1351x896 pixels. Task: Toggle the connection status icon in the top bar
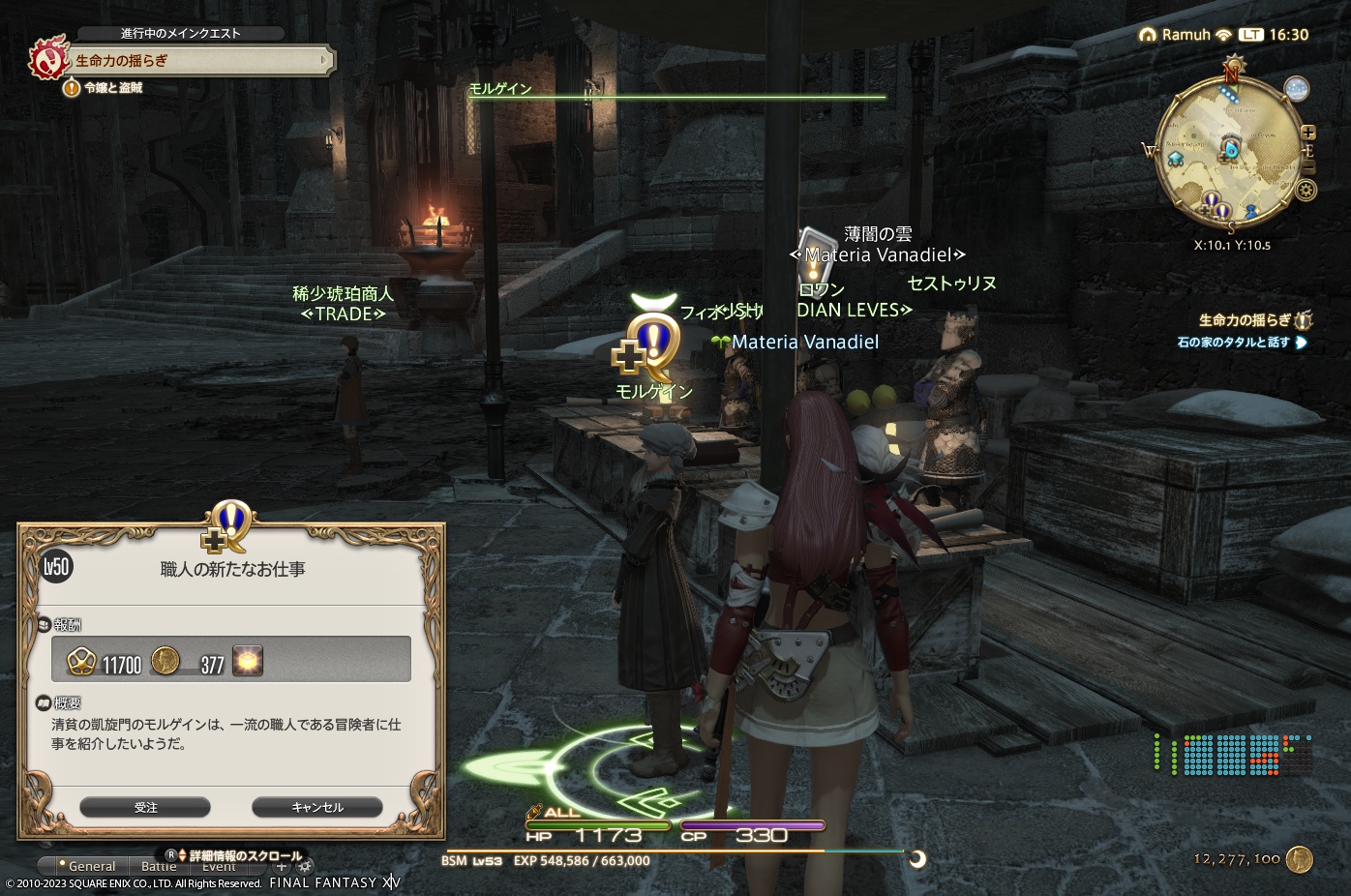pos(1225,35)
